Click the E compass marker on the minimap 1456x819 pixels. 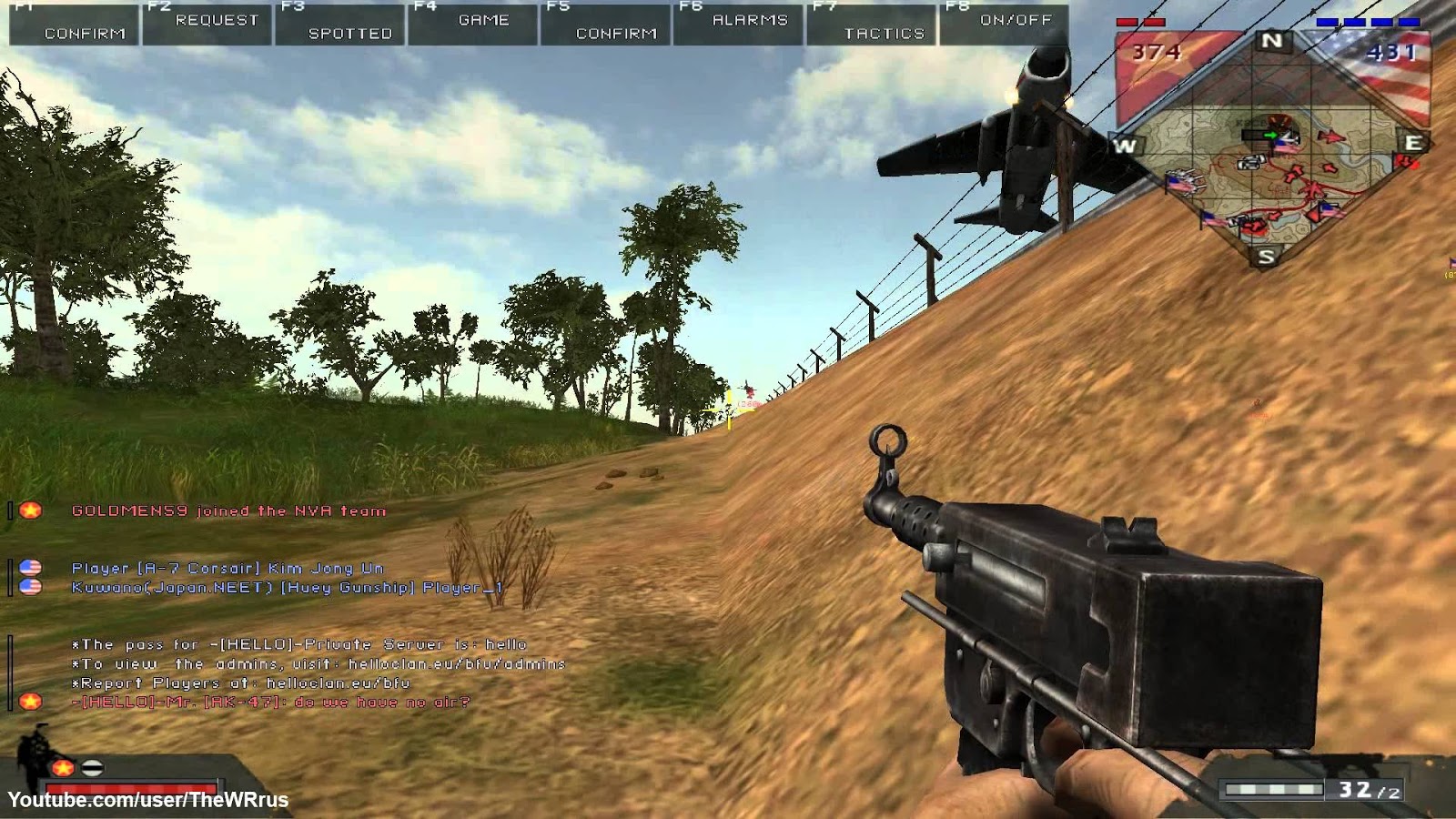click(x=1413, y=141)
